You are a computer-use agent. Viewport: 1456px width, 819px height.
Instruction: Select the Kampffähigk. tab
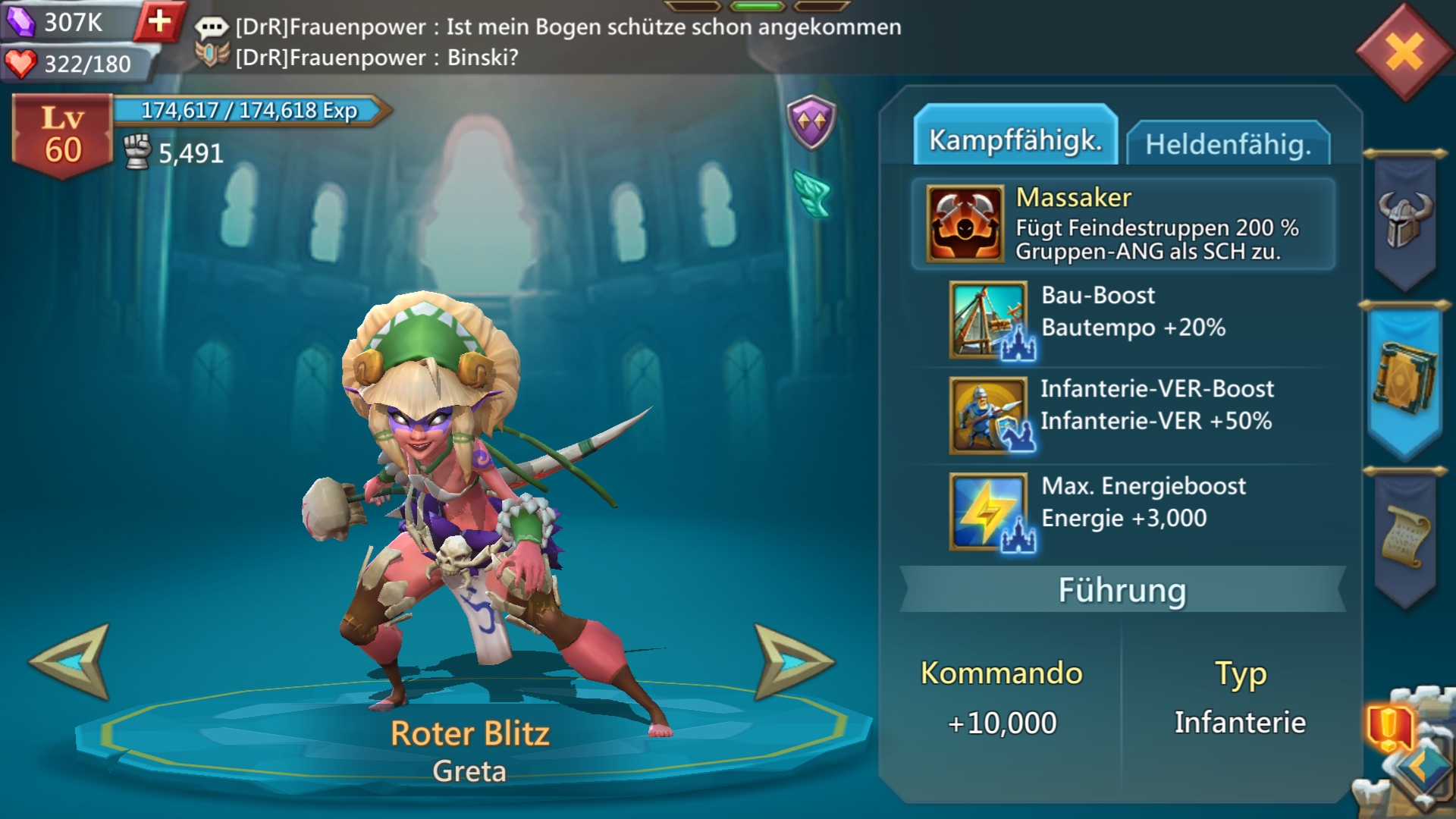[x=1015, y=140]
